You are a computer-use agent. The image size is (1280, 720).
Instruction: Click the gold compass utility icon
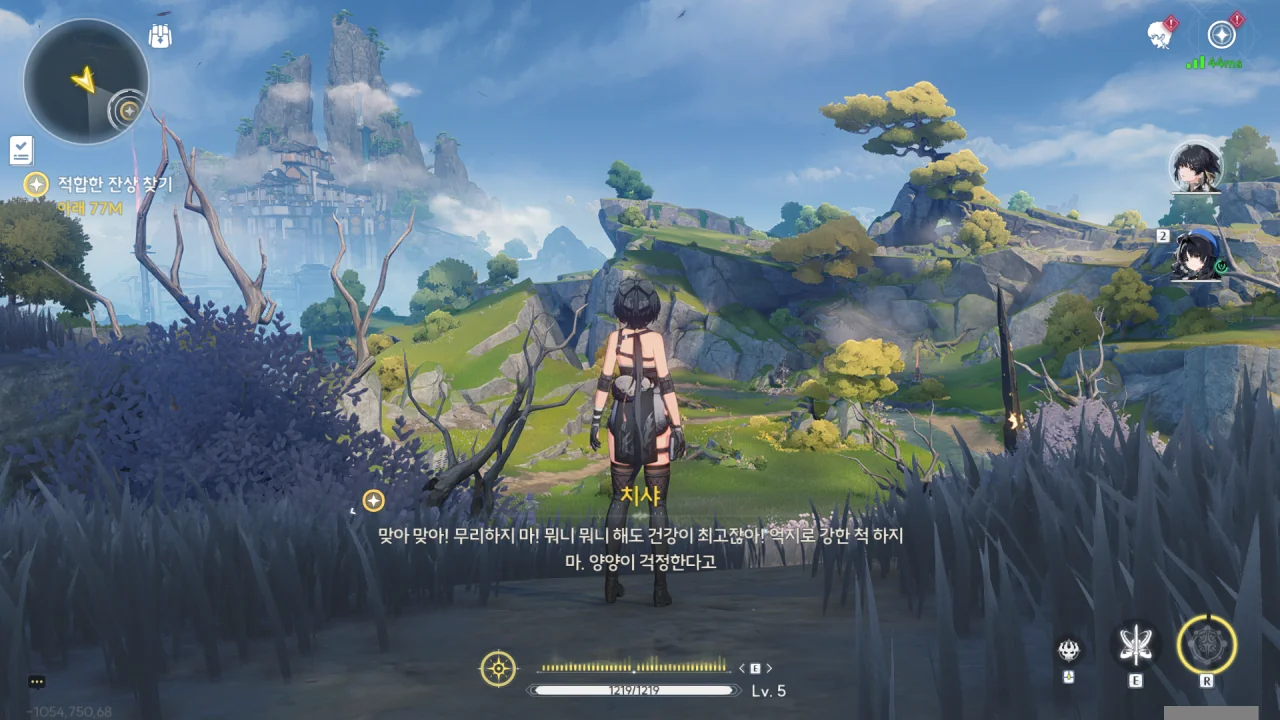pos(499,668)
